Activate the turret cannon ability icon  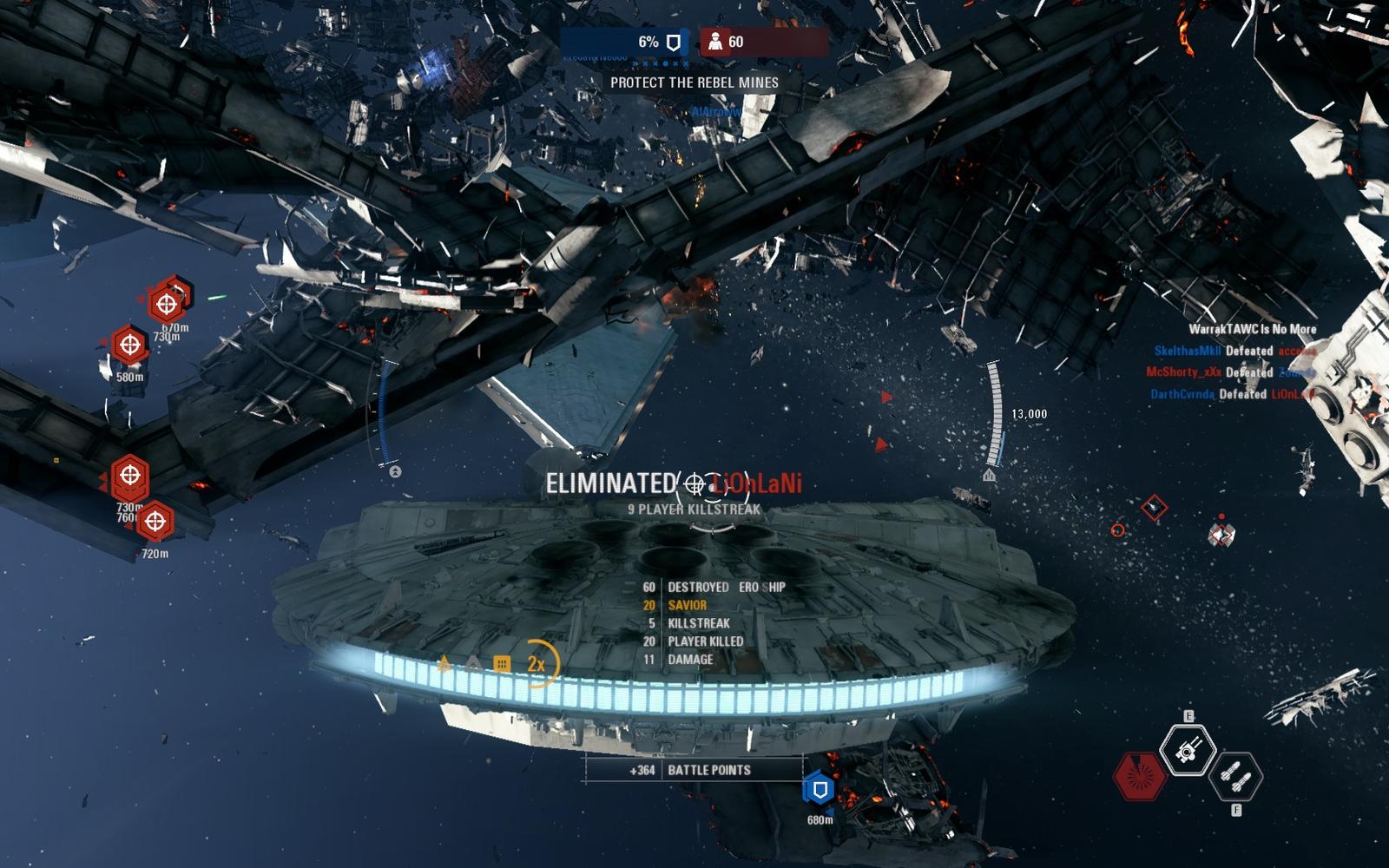click(x=1187, y=749)
